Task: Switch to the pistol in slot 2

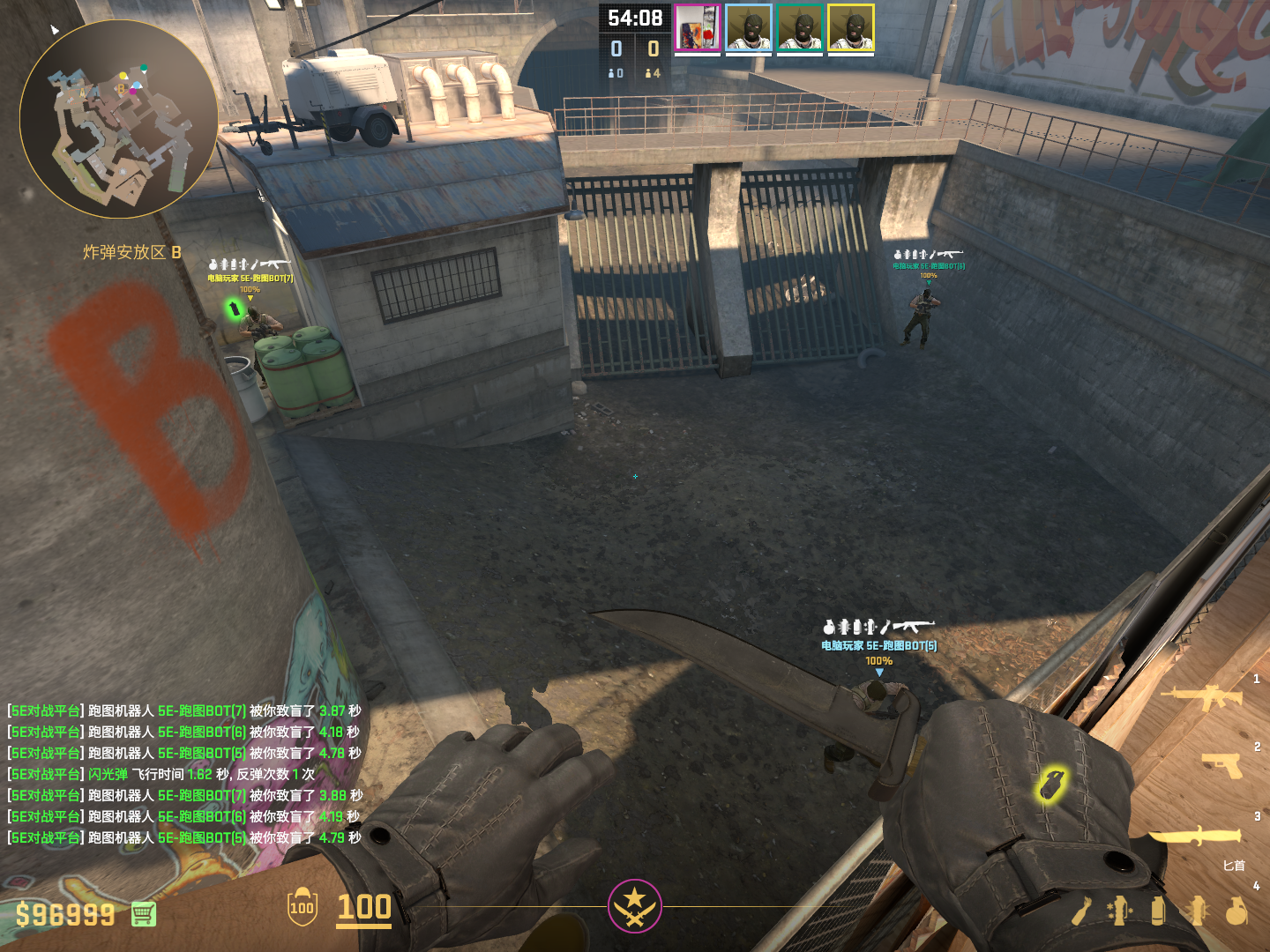Action: tap(1222, 765)
